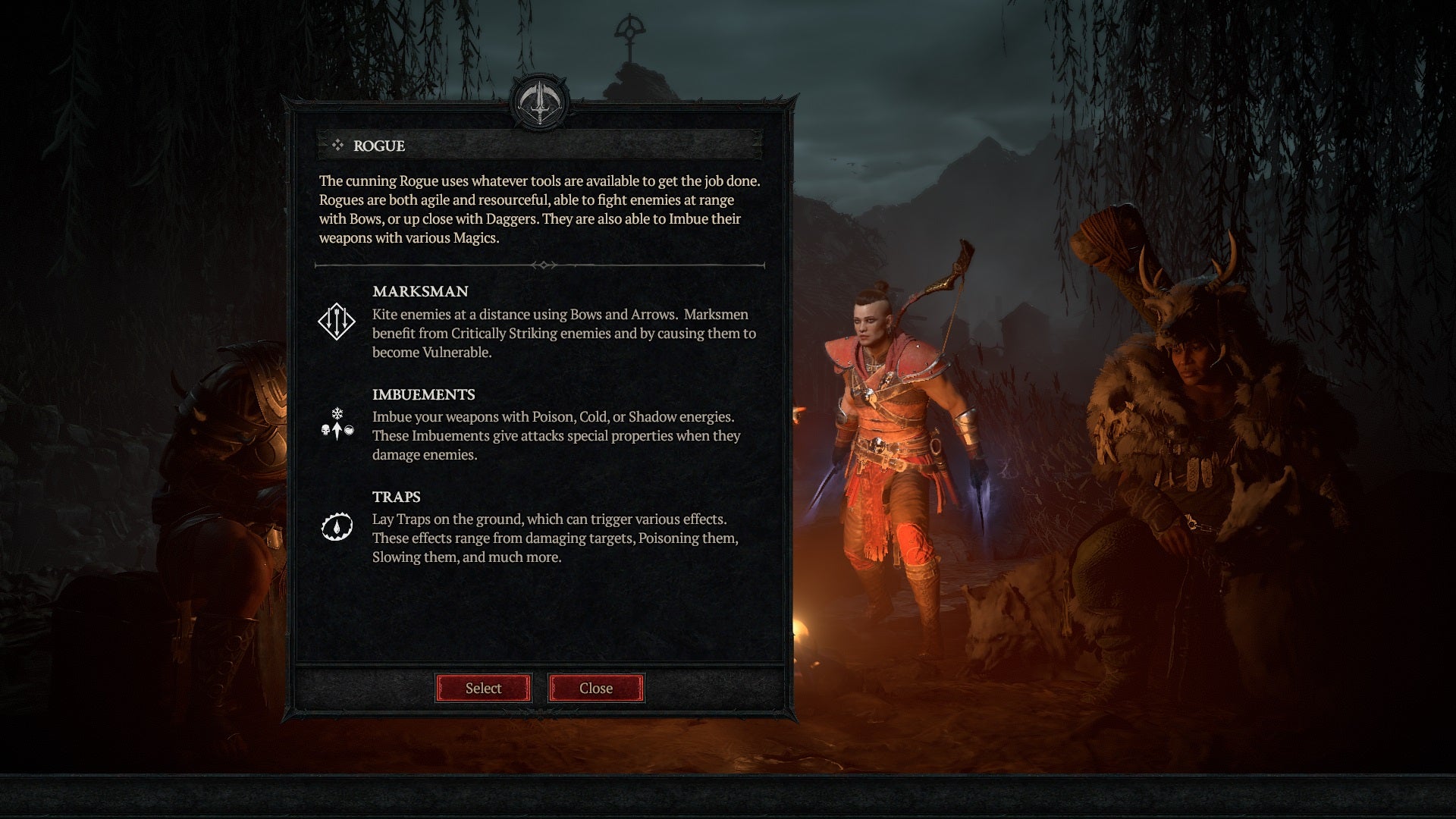
Task: Click the MARKSMAN specialization heading
Action: (419, 291)
